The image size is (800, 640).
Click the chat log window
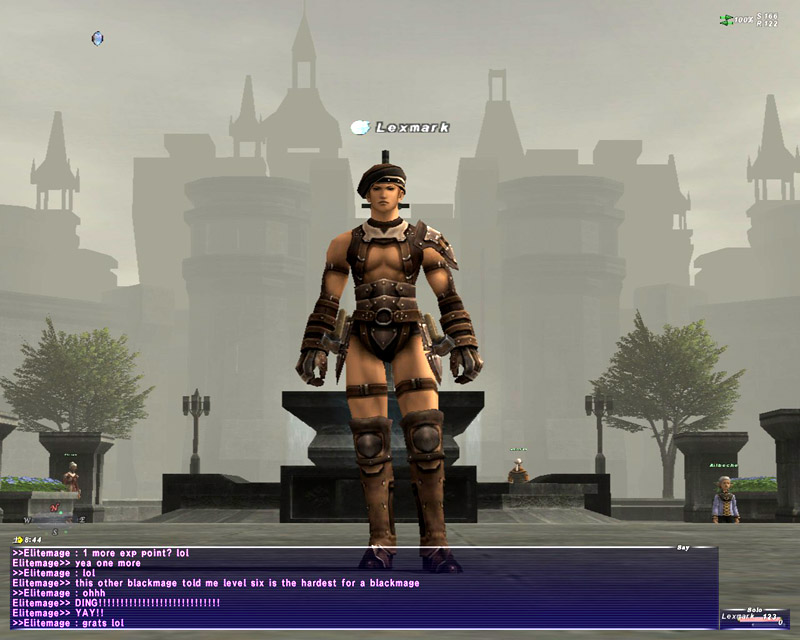pos(360,588)
